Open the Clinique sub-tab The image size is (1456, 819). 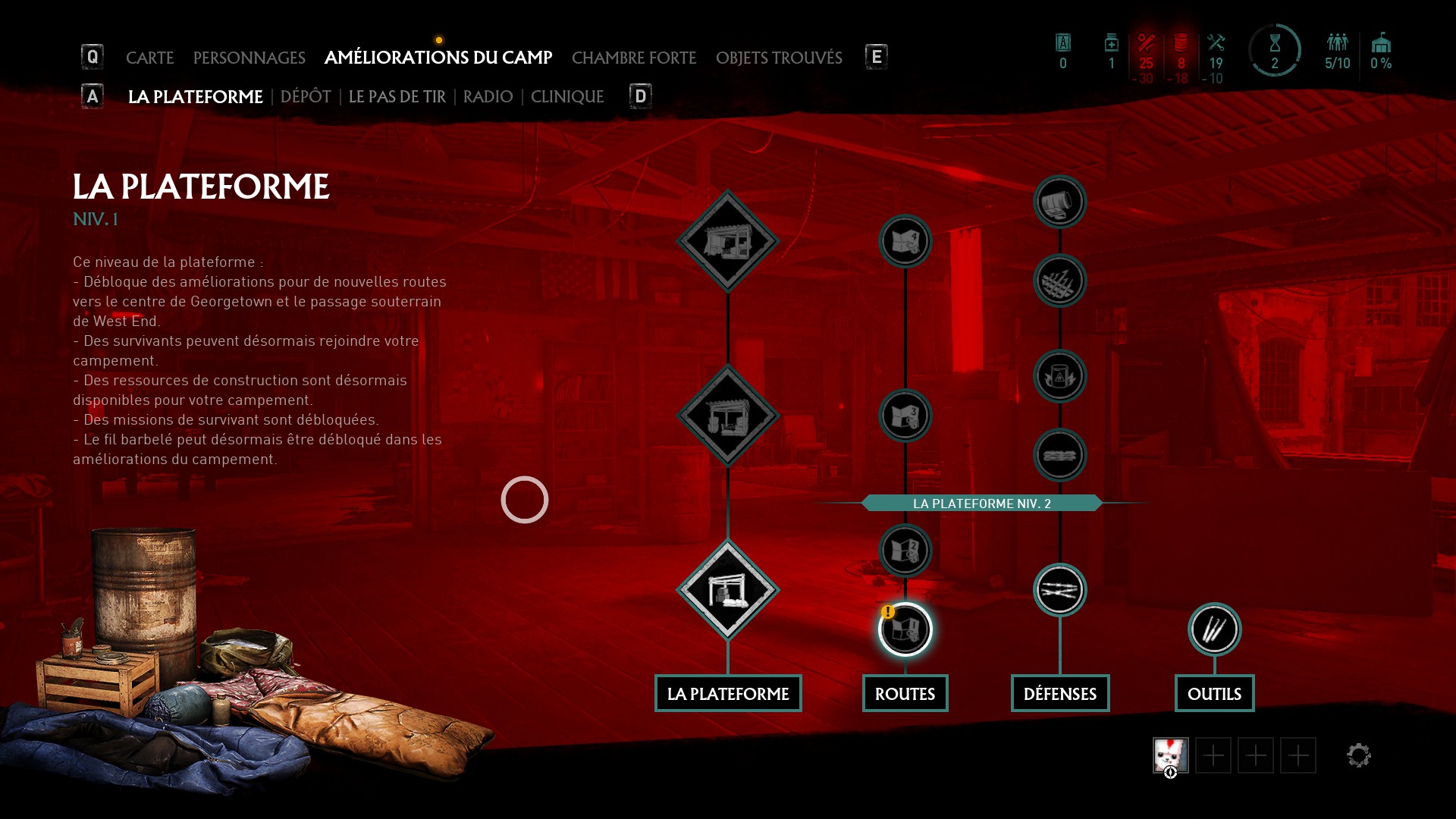tap(566, 97)
